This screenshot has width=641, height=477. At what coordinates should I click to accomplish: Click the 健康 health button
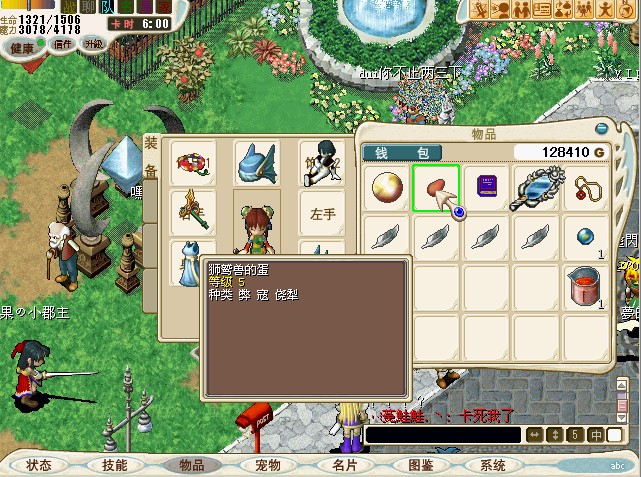[23, 46]
